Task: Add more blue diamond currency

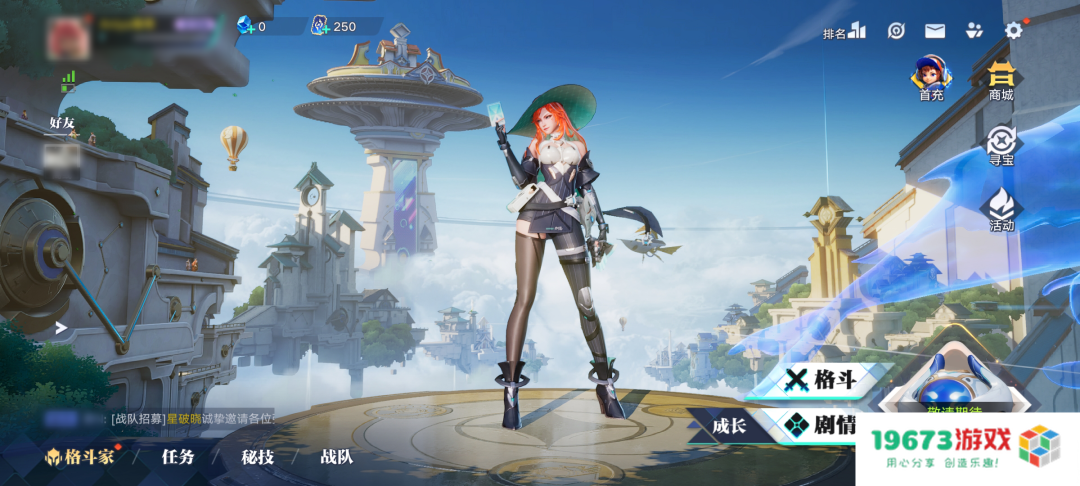Action: pyautogui.click(x=246, y=26)
